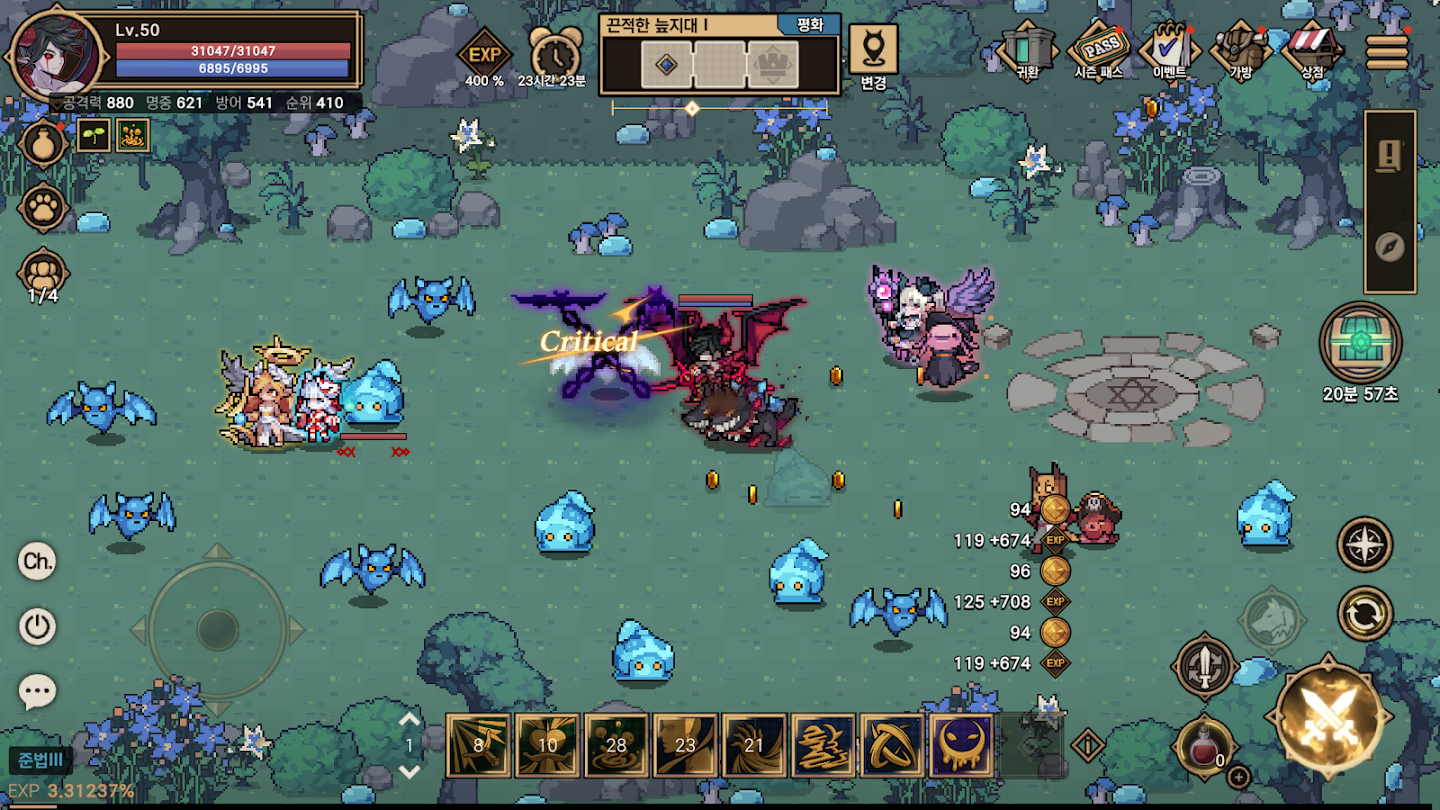Click the Ch. channel button
The height and width of the screenshot is (810, 1440).
(x=38, y=561)
